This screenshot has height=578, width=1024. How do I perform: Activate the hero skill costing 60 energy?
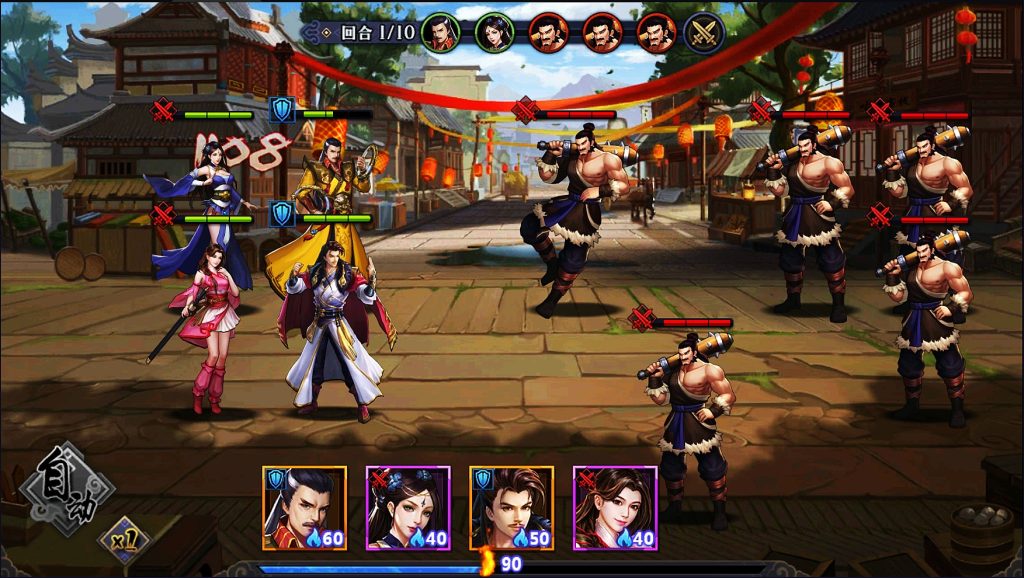coord(305,508)
